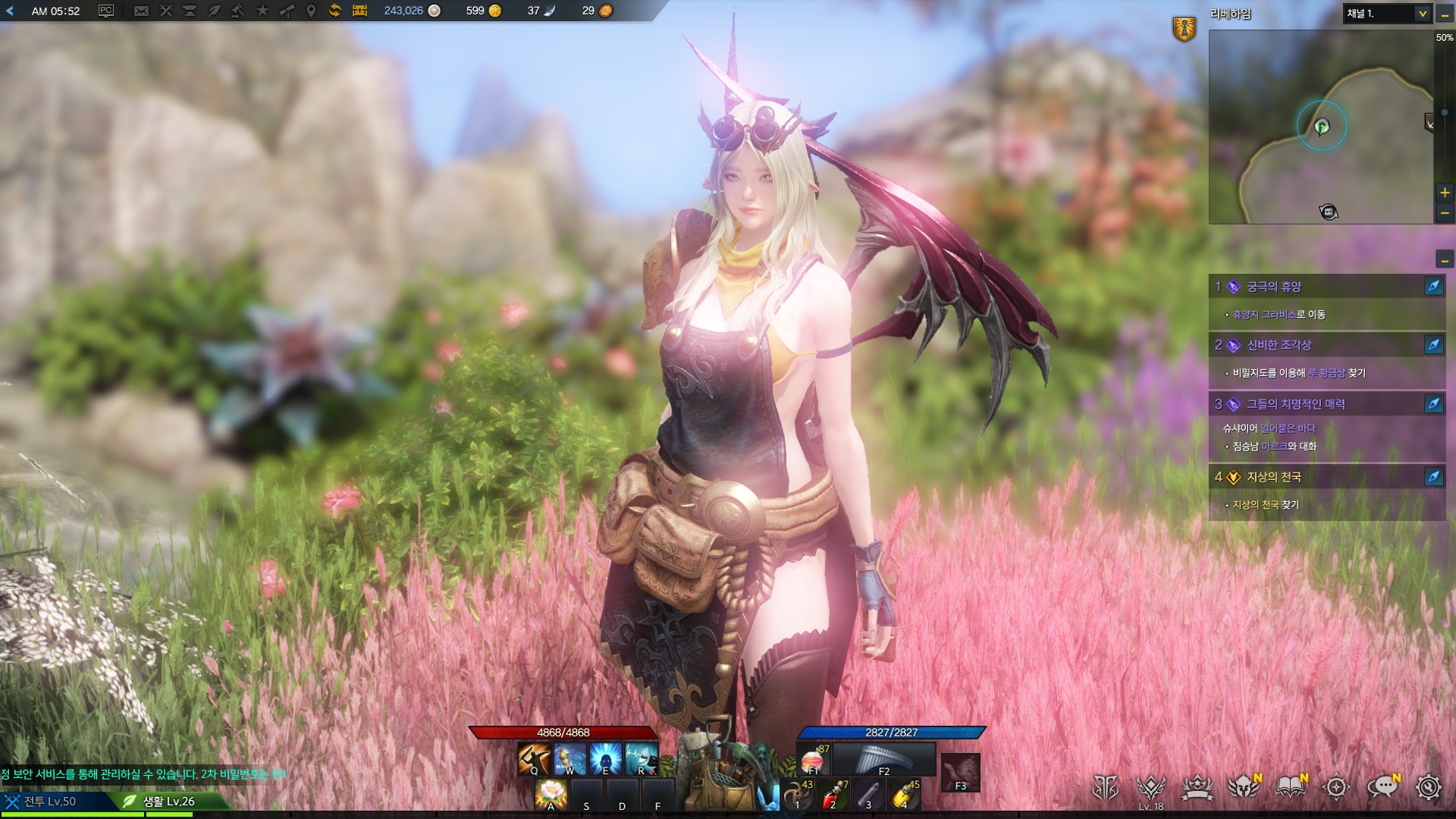Viewport: 1456px width, 819px height.
Task: Open the chat bubble community menu
Action: [x=1382, y=787]
